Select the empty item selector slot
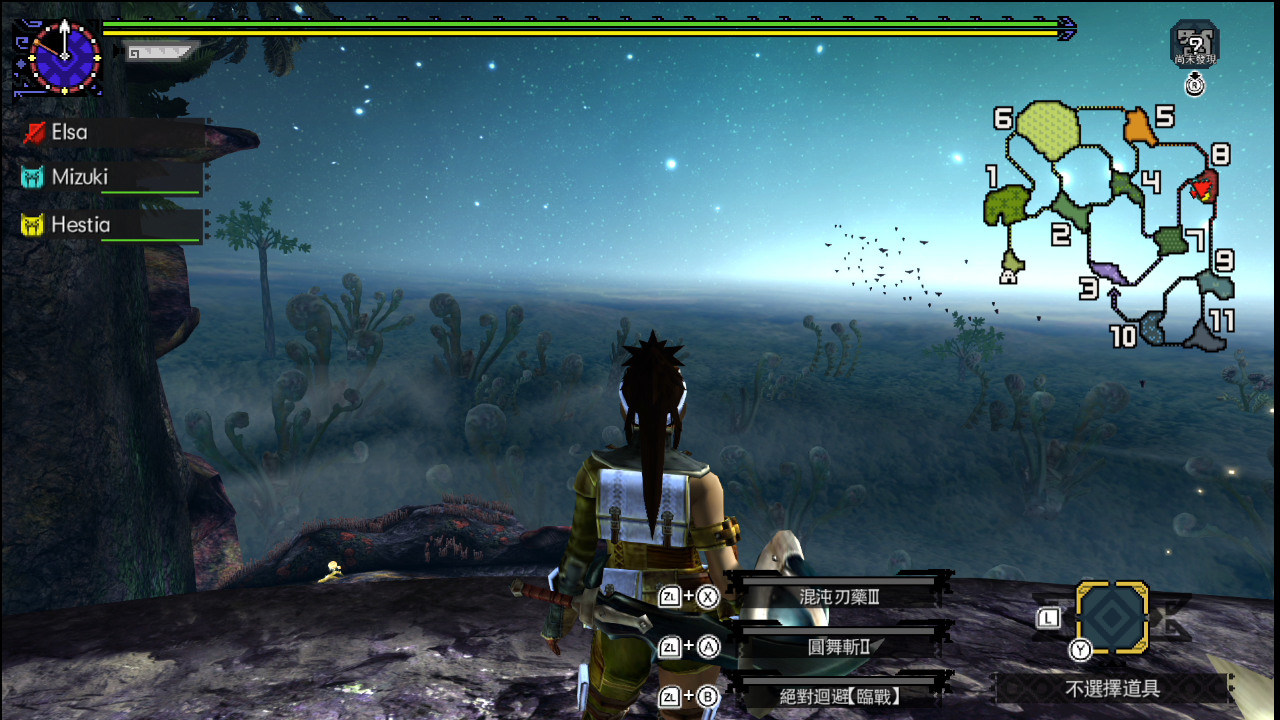This screenshot has width=1280, height=720. (1111, 617)
